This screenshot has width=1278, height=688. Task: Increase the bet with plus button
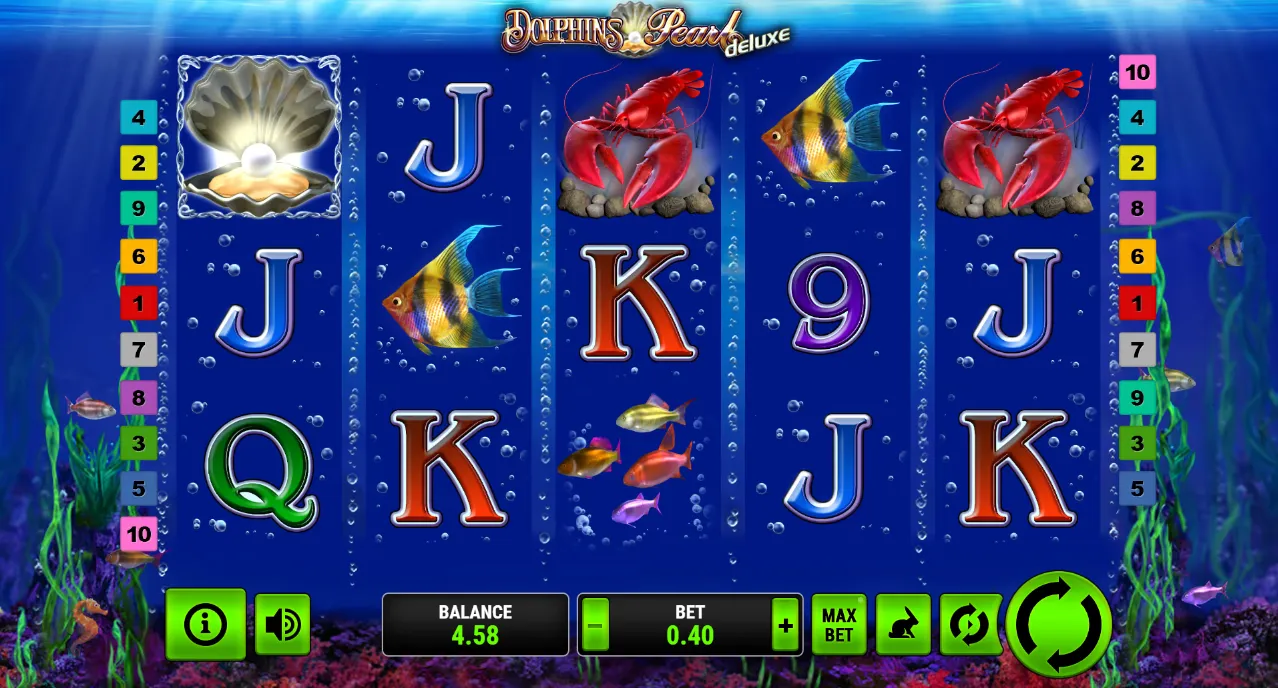pyautogui.click(x=785, y=626)
